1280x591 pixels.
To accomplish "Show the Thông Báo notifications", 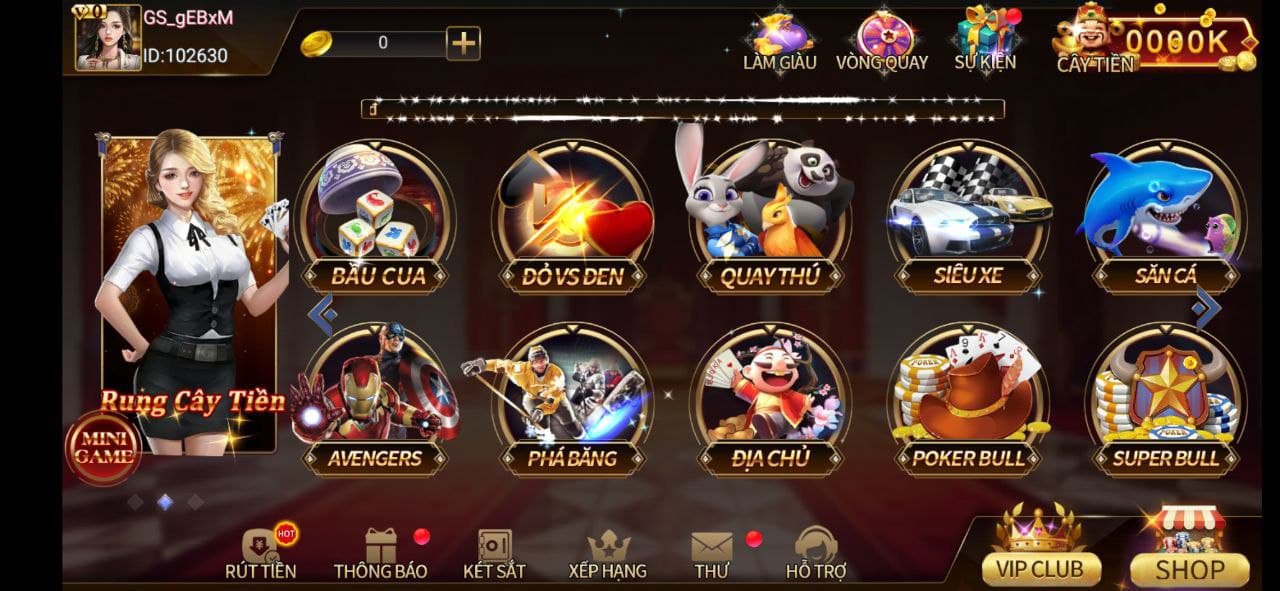I will click(380, 554).
